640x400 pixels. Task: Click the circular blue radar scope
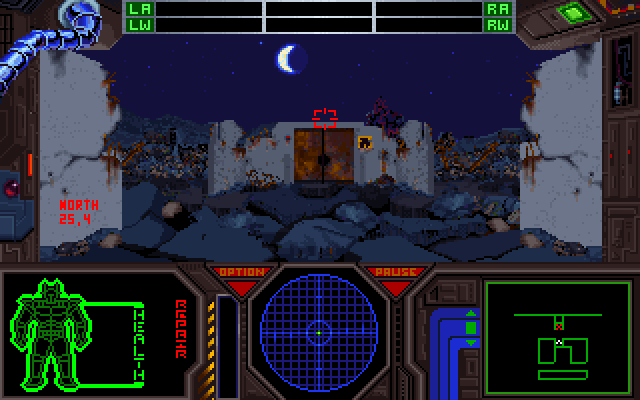pos(318,329)
